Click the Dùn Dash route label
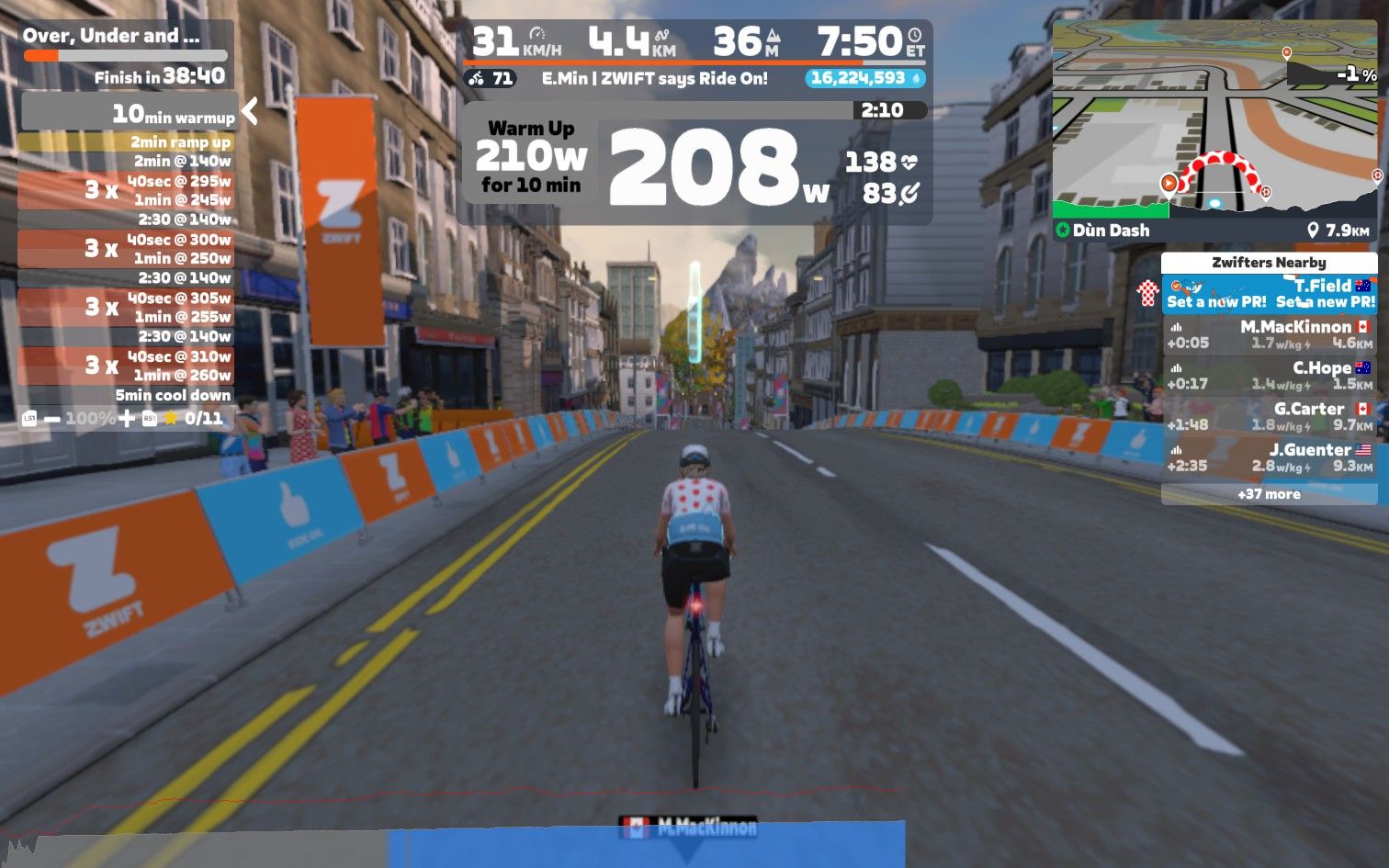The image size is (1389, 868). [x=1110, y=230]
